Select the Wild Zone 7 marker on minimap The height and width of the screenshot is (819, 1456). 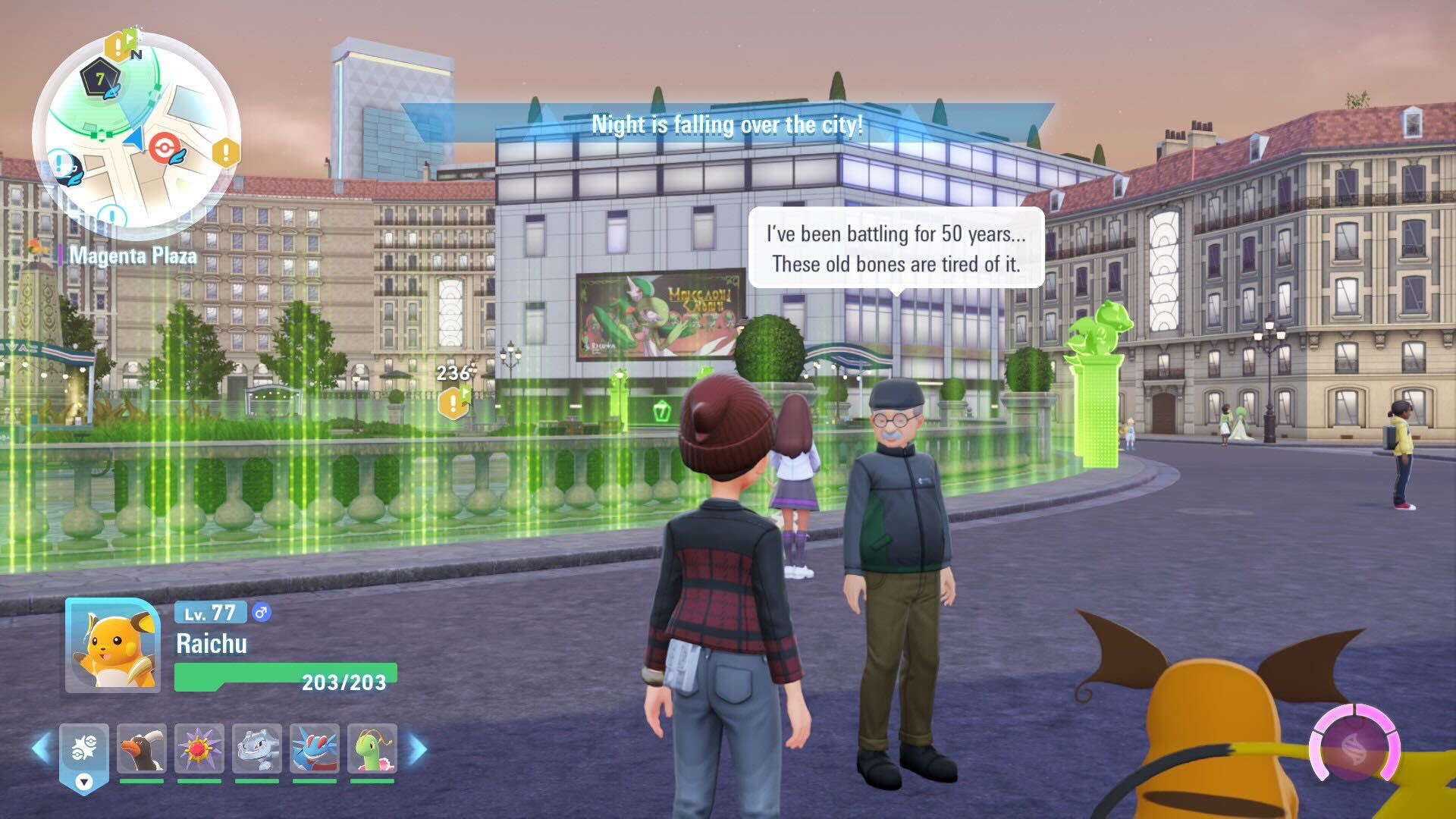[x=100, y=80]
